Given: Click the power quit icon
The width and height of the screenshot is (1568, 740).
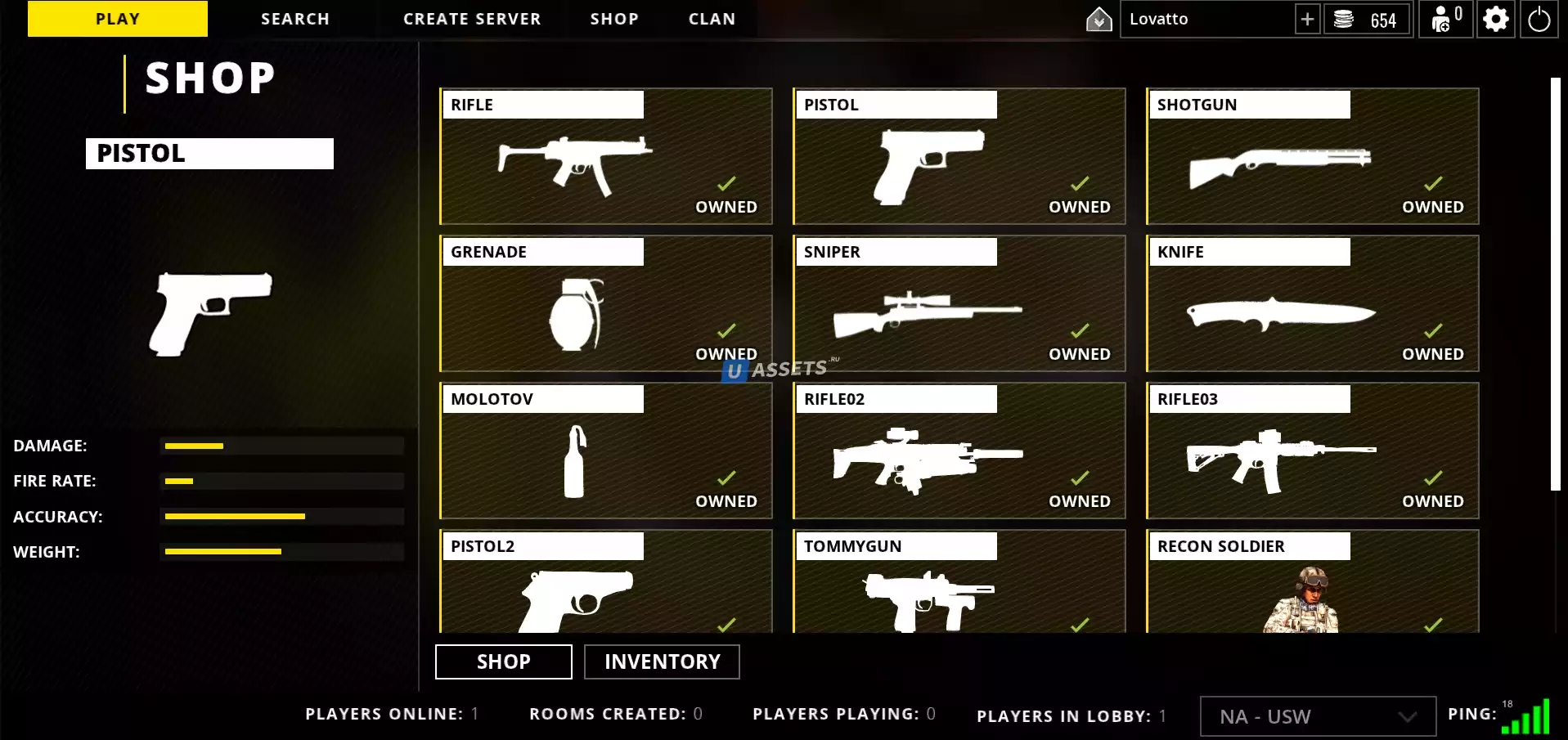Looking at the screenshot, I should click(x=1539, y=19).
